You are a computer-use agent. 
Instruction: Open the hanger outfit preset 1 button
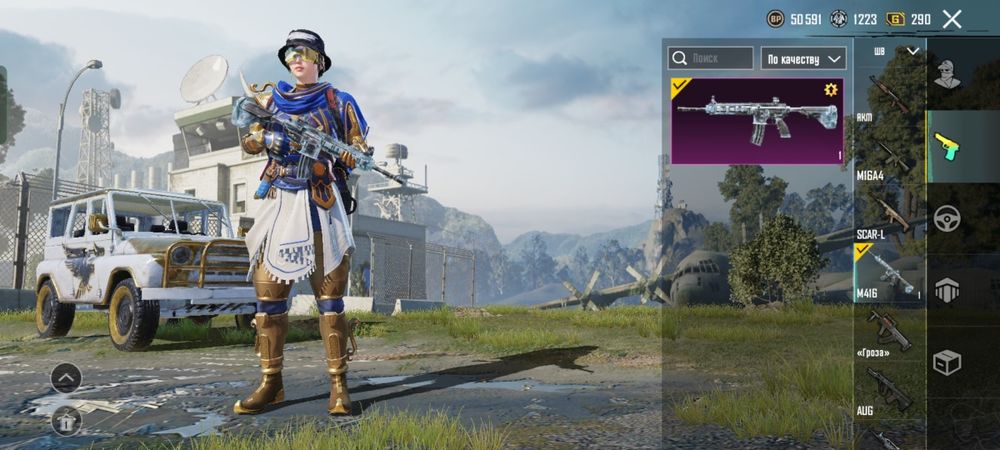pos(66,421)
